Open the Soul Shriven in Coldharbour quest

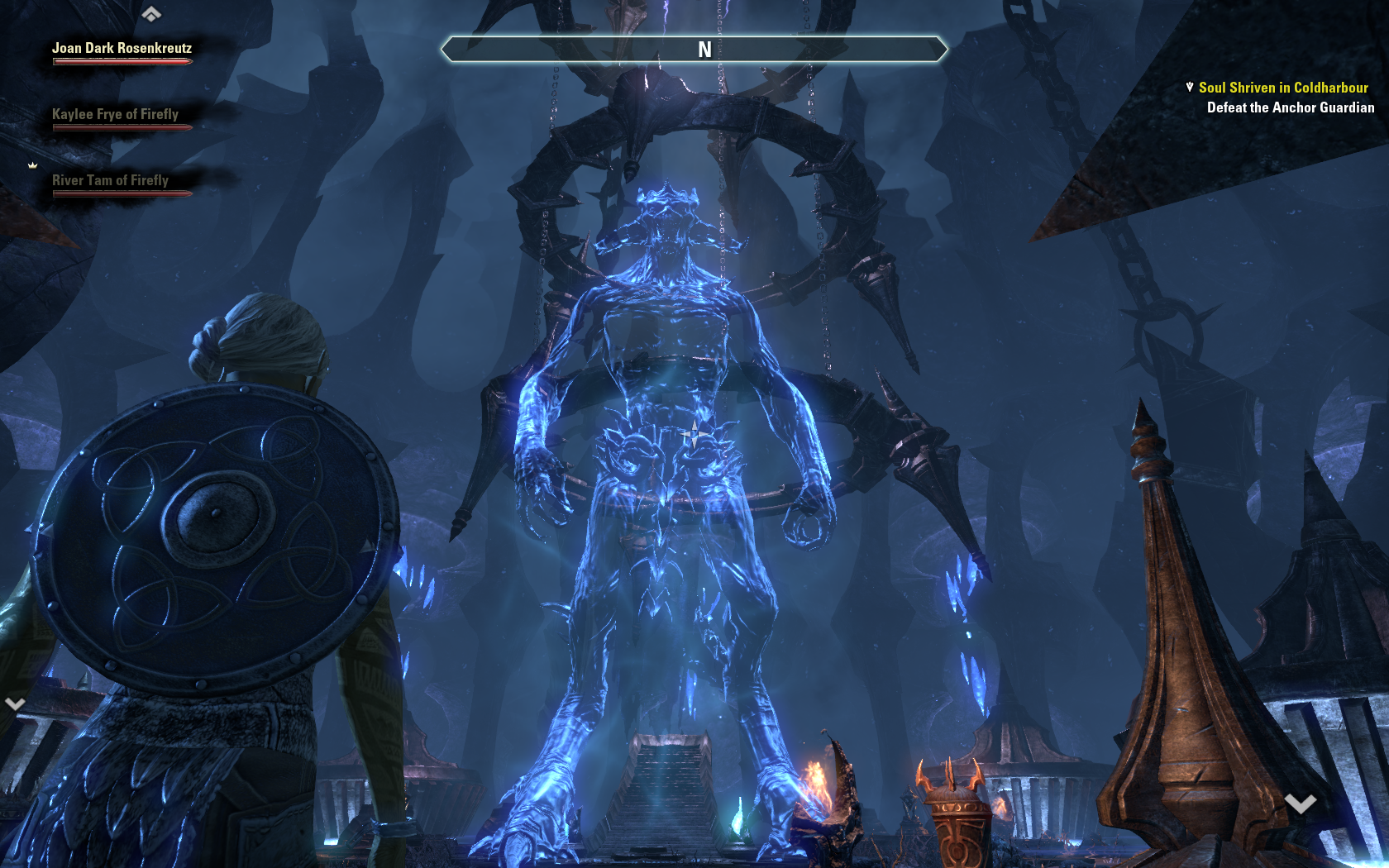pyautogui.click(x=1282, y=88)
